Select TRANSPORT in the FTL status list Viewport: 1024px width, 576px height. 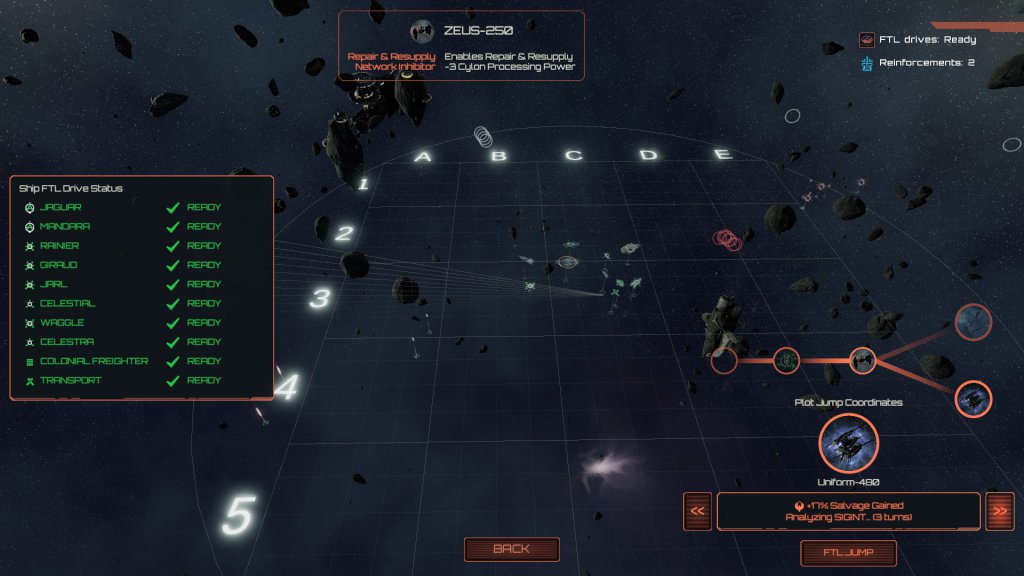click(71, 380)
